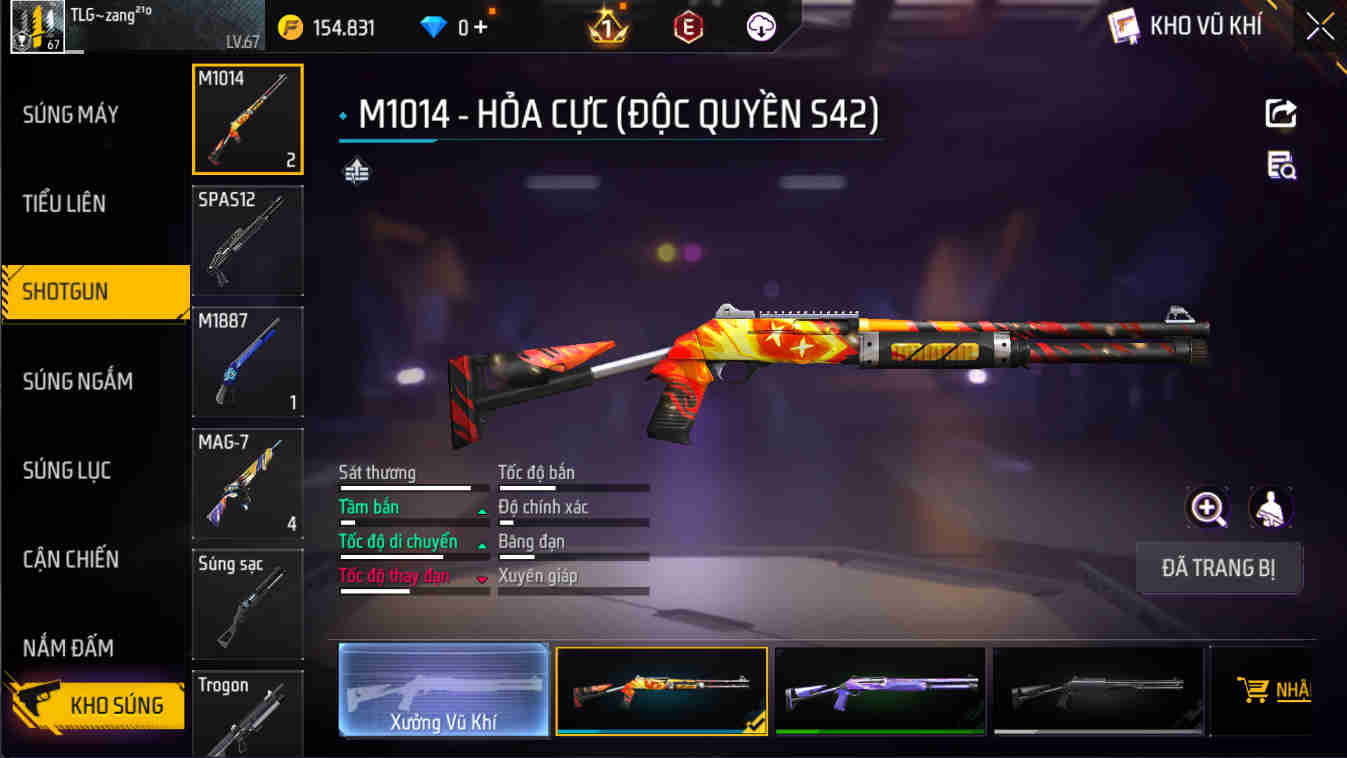Click the ĐÃ TRANG BỊ button

point(1219,569)
